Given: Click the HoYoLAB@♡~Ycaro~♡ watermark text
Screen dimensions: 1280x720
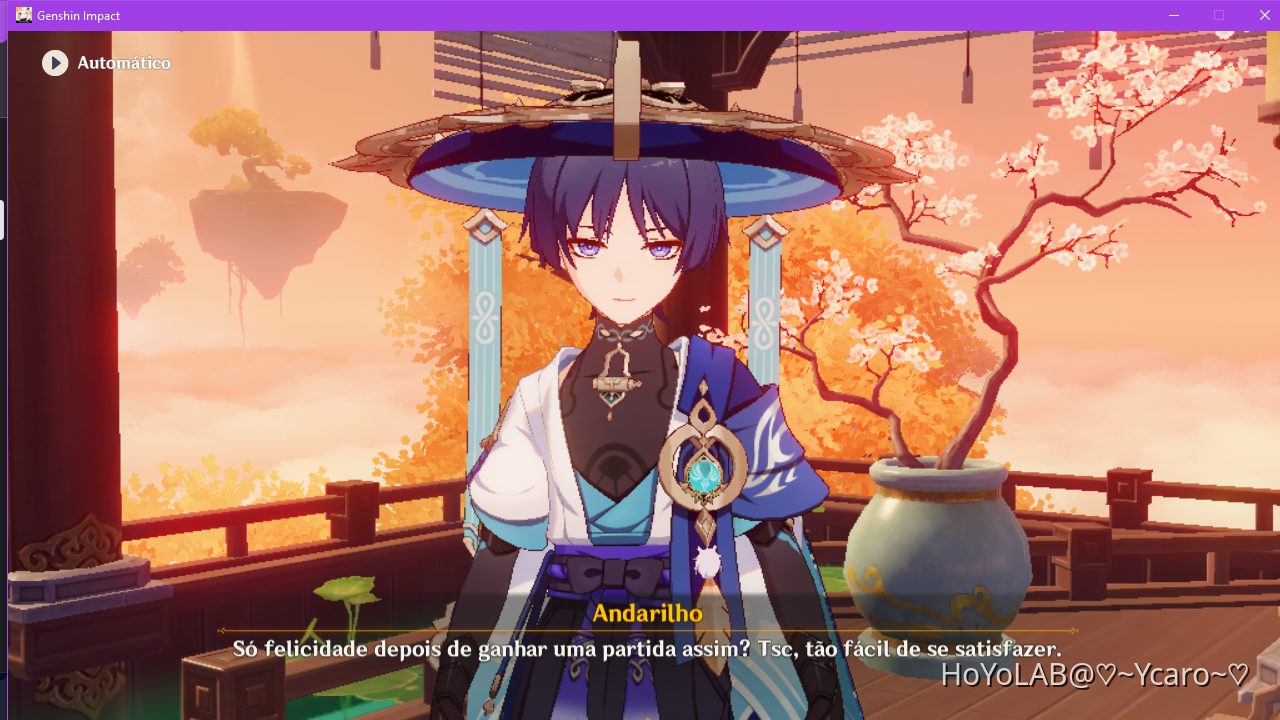Looking at the screenshot, I should 1095,676.
